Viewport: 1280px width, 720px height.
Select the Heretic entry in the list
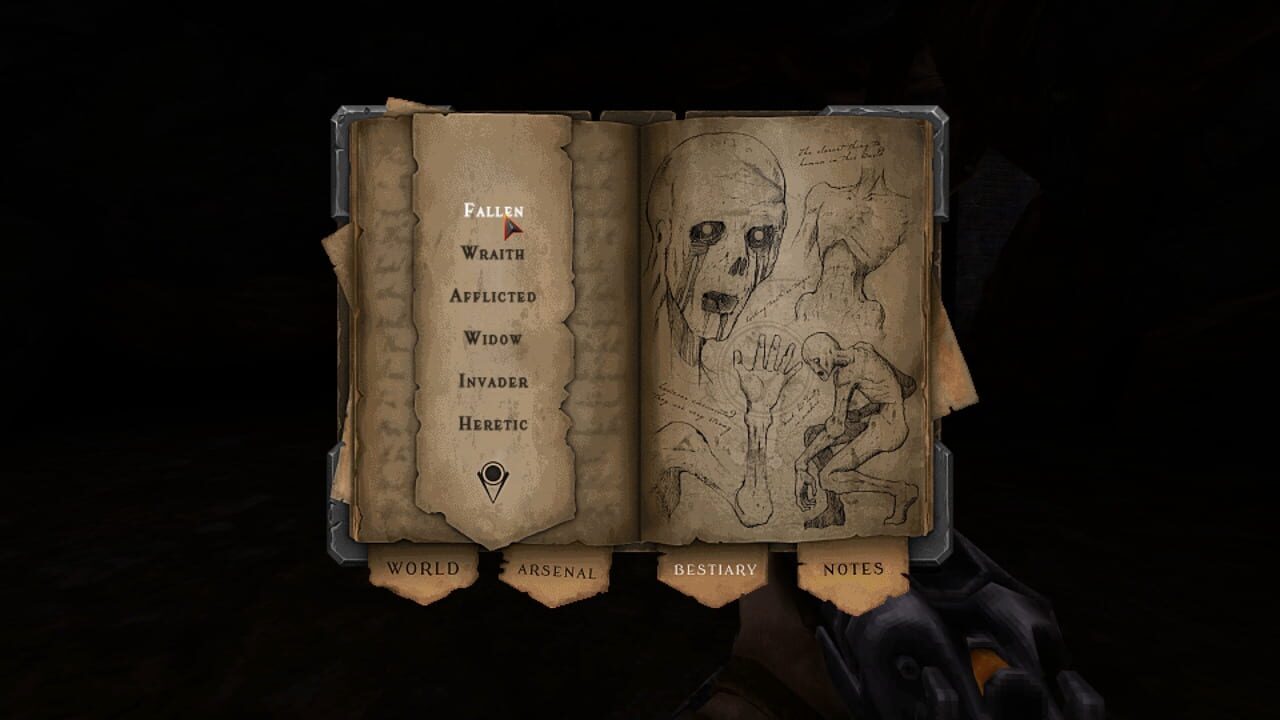[492, 423]
